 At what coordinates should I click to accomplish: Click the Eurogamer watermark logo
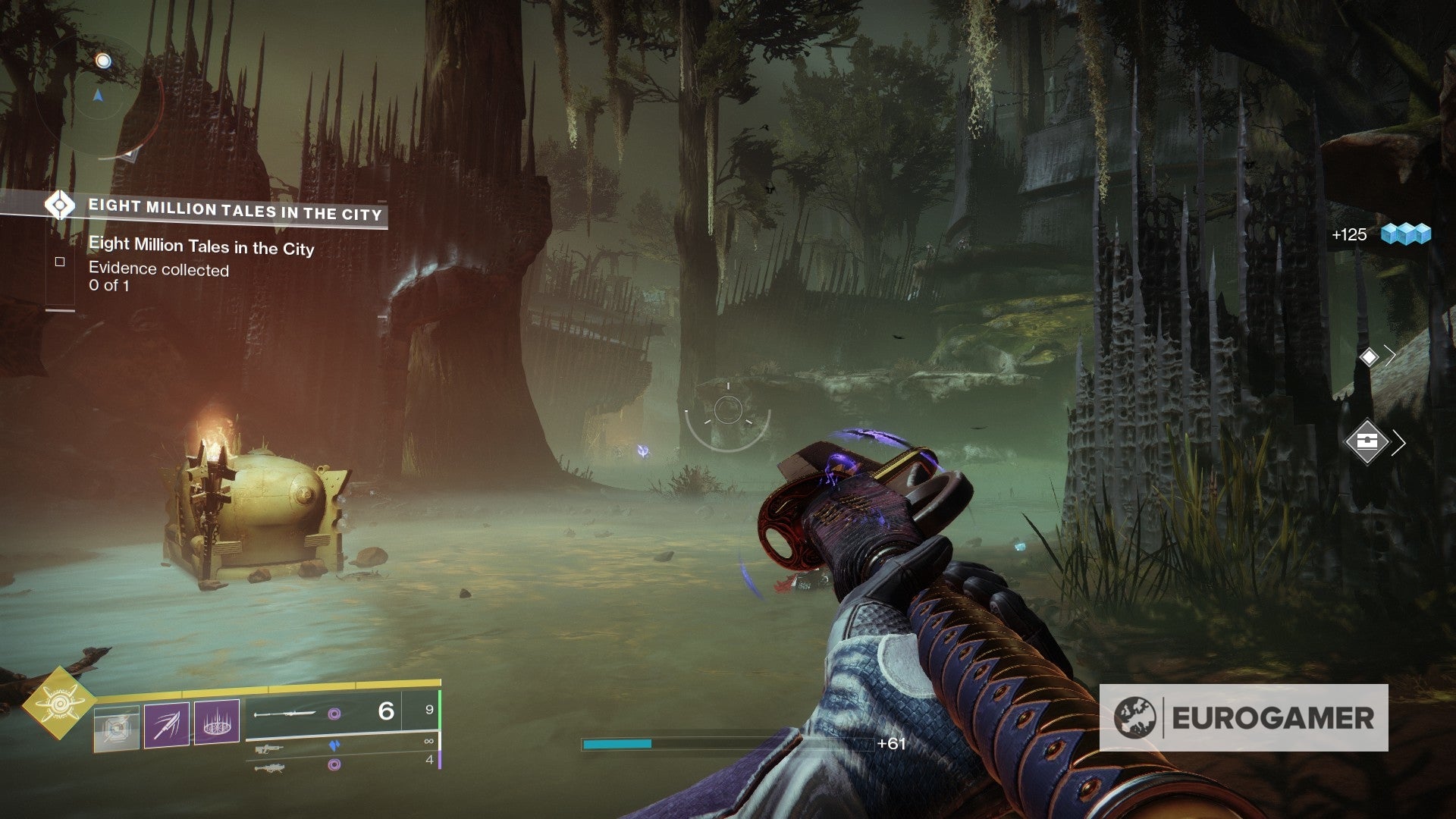pos(1244,717)
